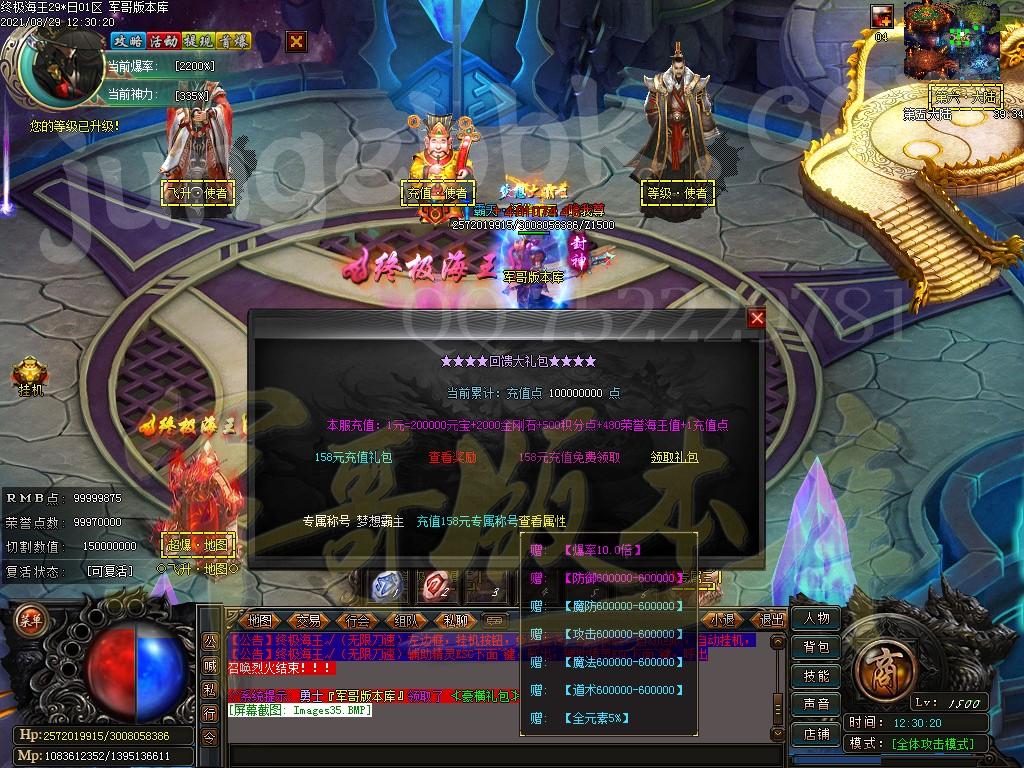Select the 提现 button

[199, 41]
